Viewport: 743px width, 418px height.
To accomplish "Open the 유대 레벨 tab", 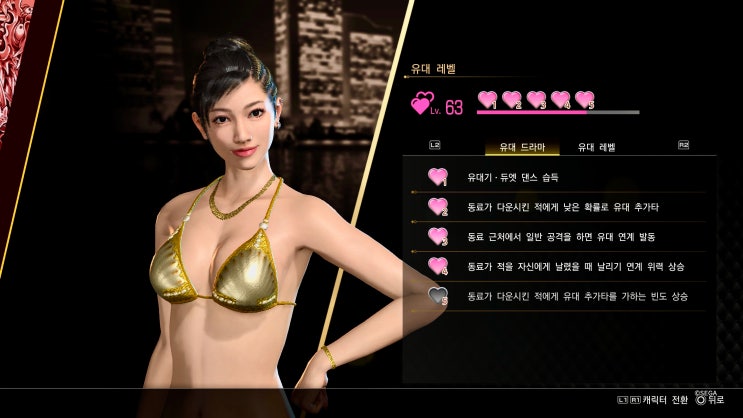I will point(596,147).
